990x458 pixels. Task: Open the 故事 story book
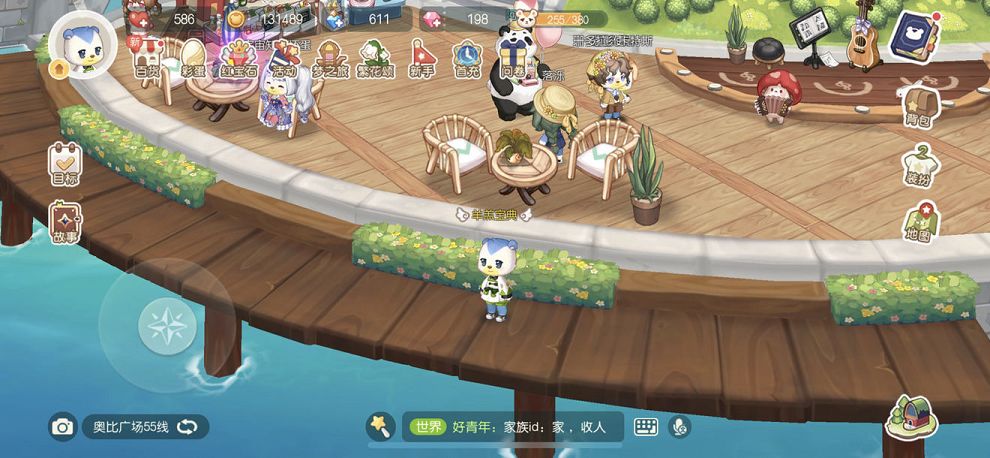(66, 223)
